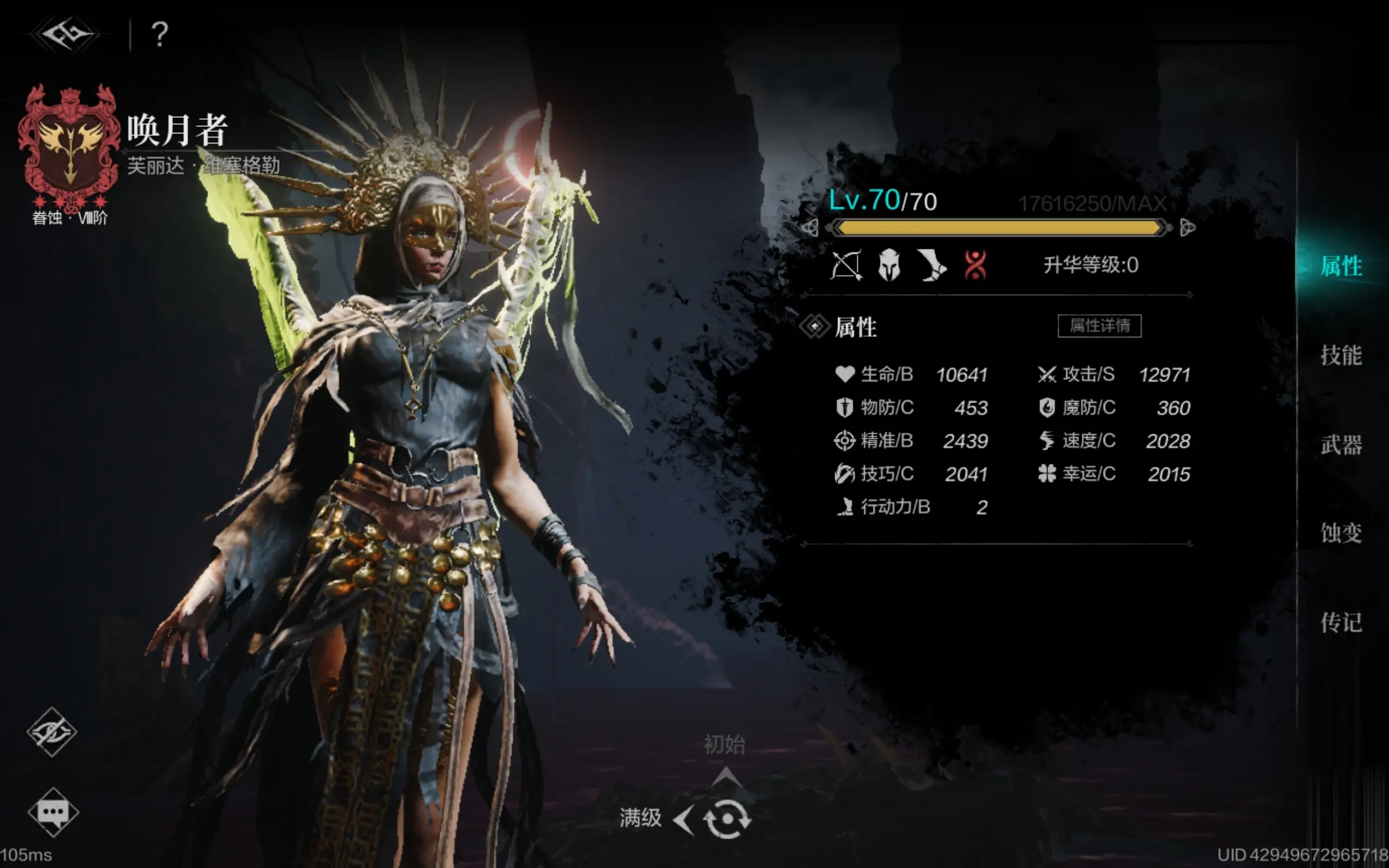Select the boot trait icon

click(x=931, y=266)
